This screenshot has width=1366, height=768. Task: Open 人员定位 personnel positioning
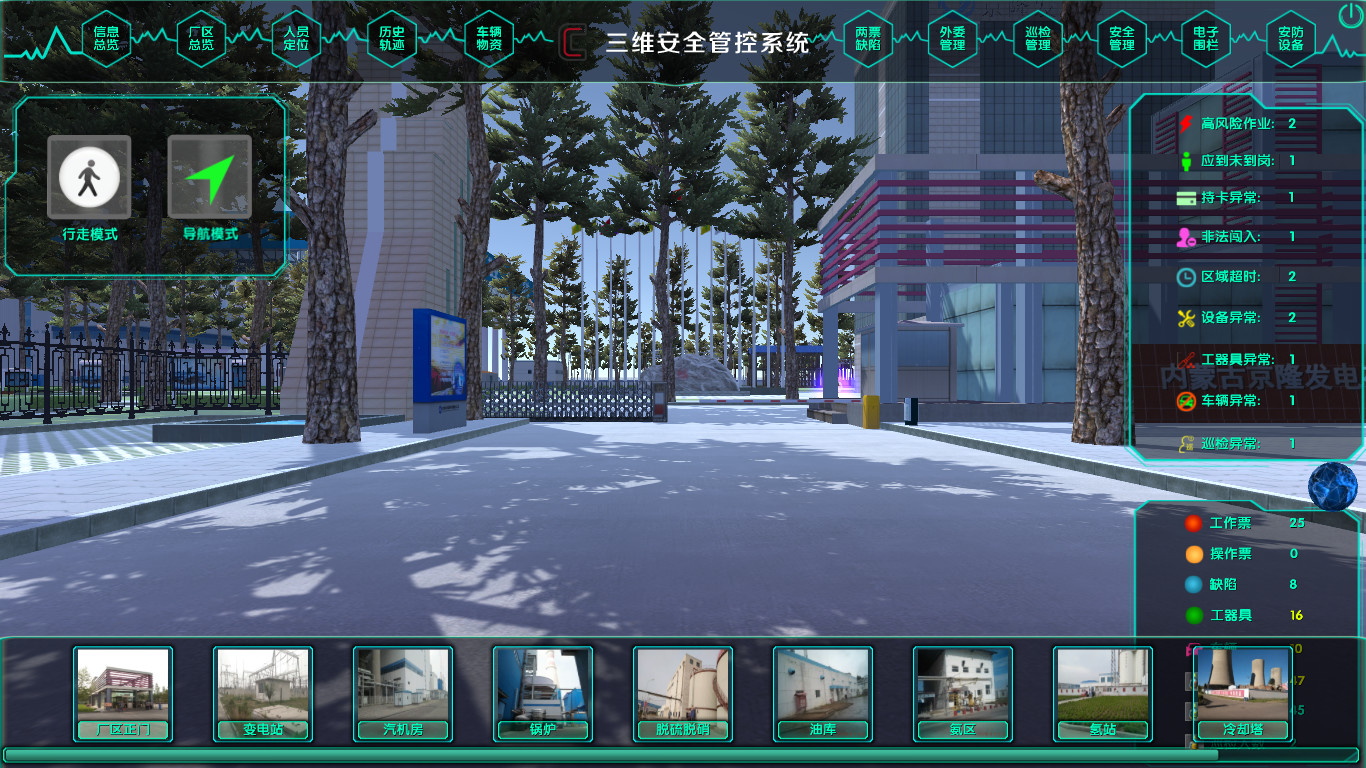tap(296, 38)
